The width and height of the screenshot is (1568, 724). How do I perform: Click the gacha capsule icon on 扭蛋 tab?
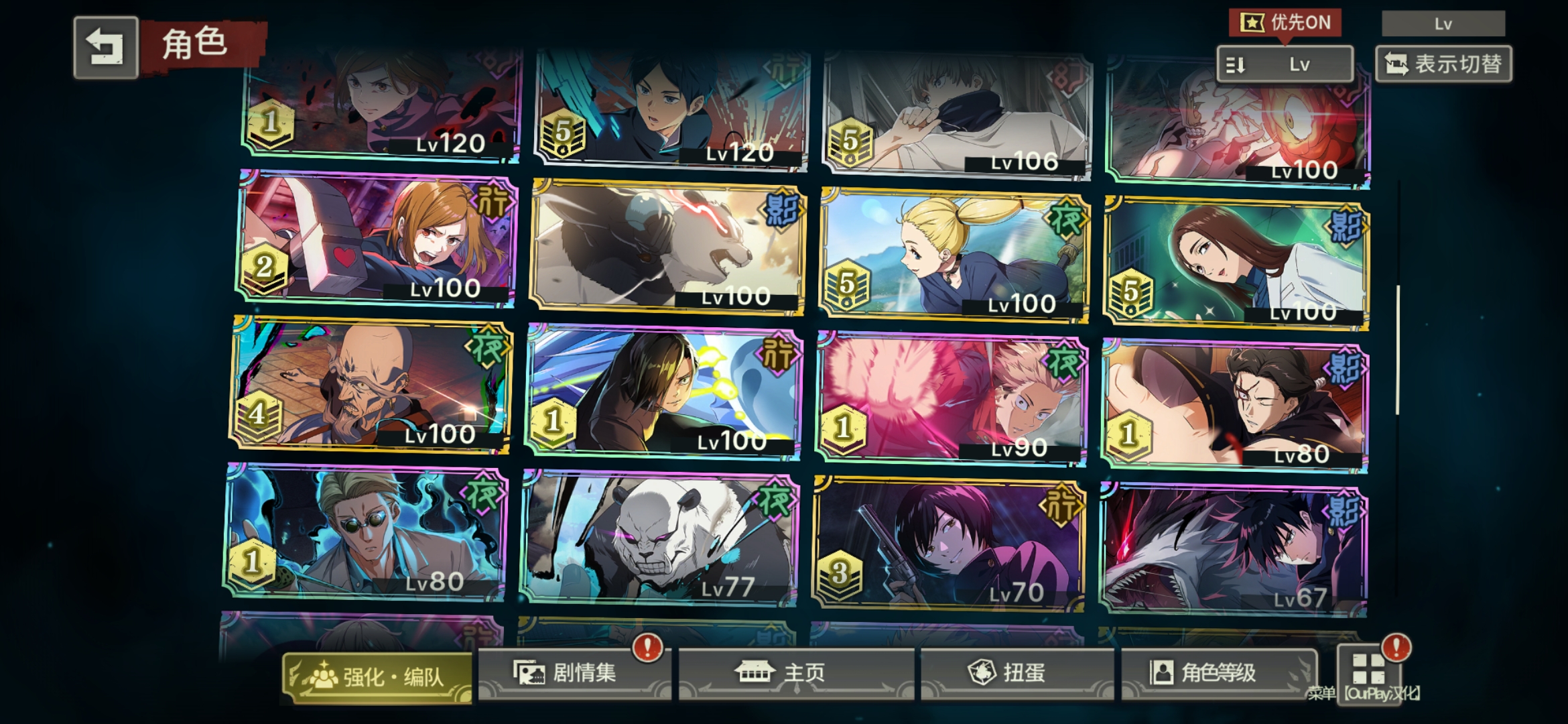982,672
